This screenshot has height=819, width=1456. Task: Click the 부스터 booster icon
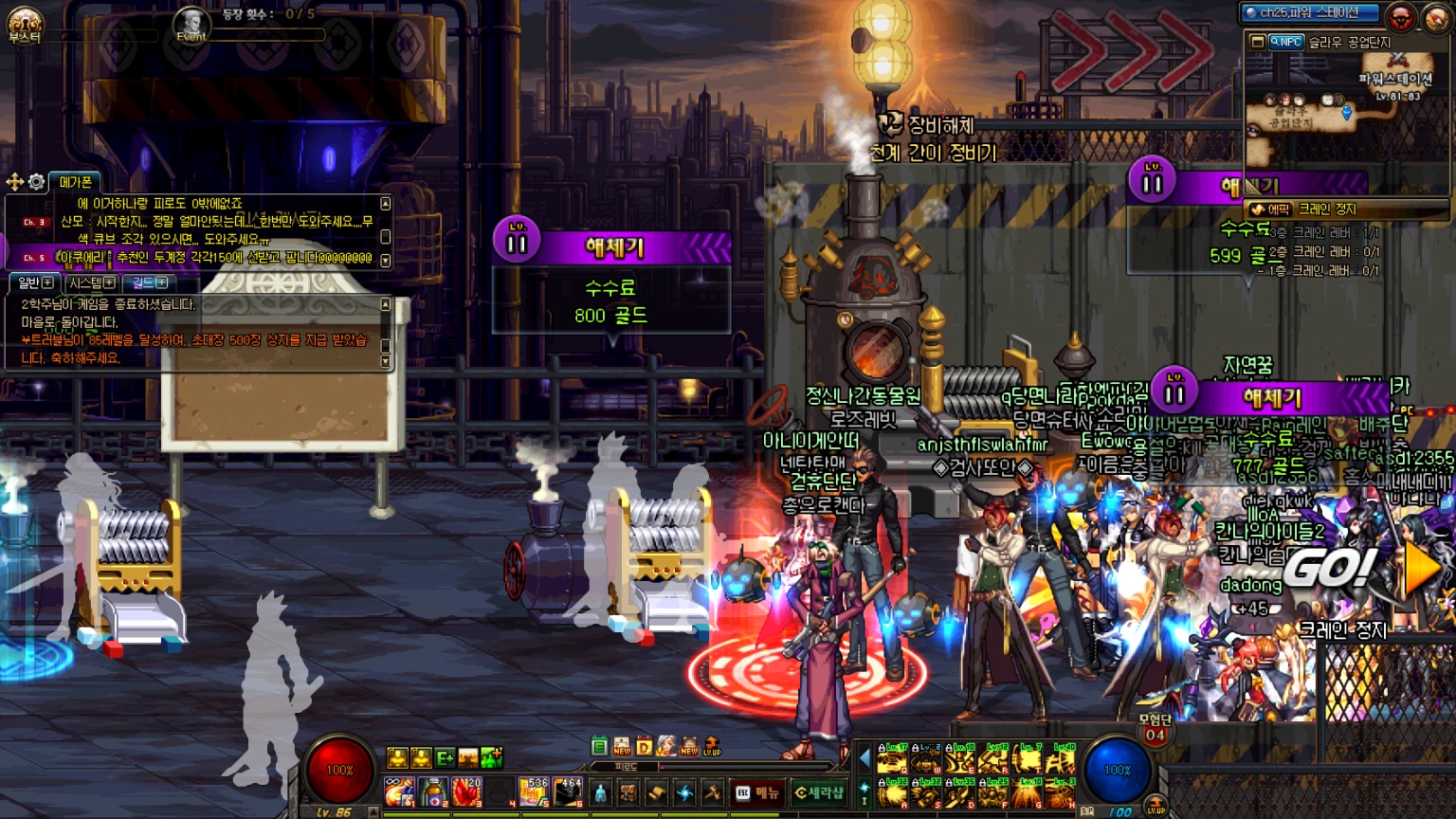tap(25, 24)
